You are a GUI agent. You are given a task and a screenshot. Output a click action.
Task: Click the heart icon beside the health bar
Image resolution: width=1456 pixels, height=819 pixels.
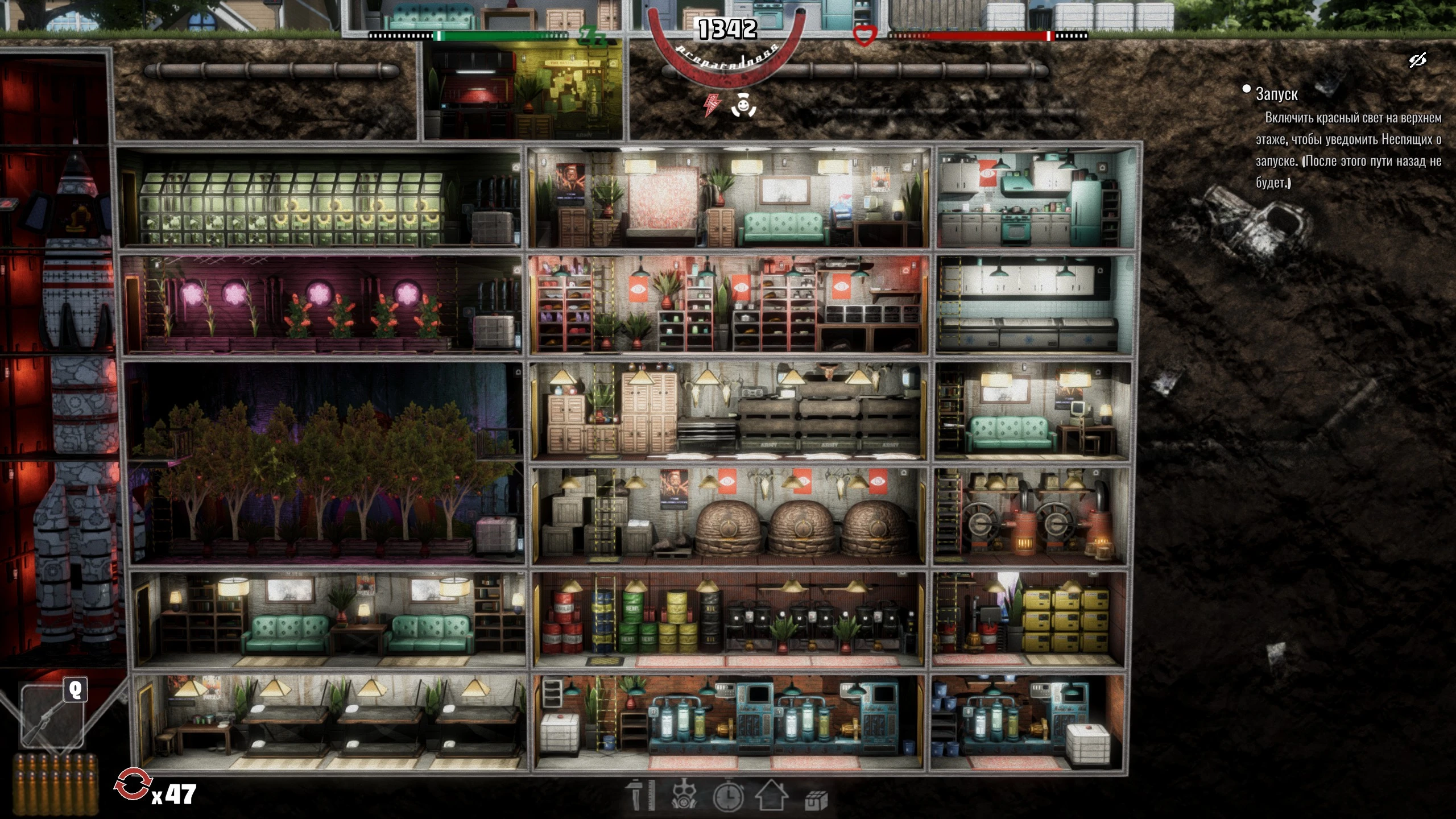(864, 35)
